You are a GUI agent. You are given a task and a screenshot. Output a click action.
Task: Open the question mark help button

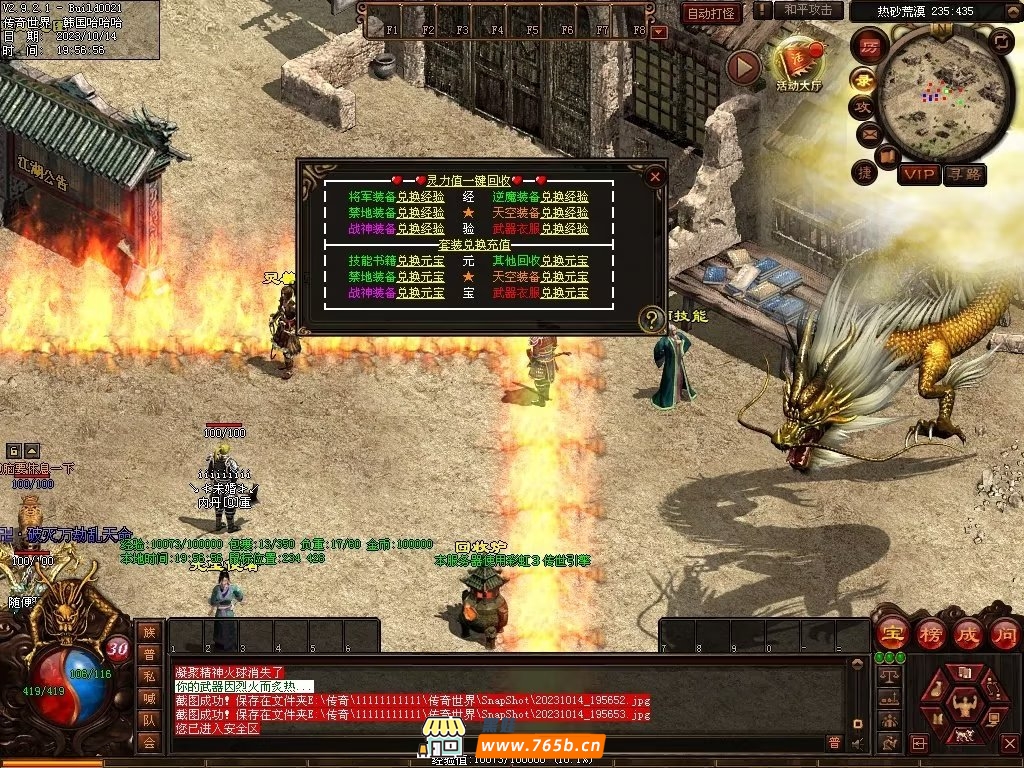click(x=652, y=319)
